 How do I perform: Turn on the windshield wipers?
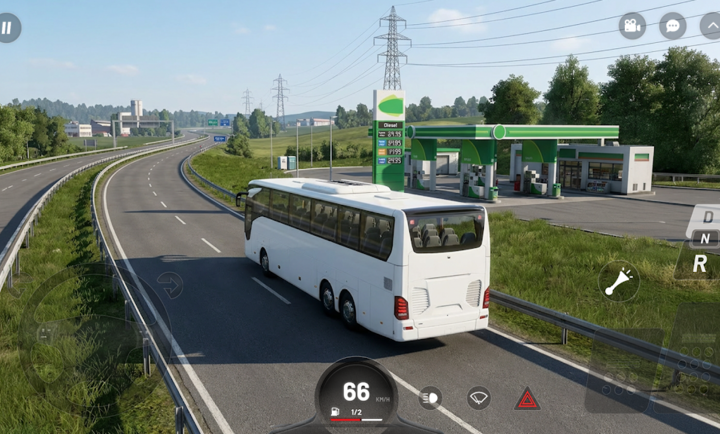(x=478, y=398)
